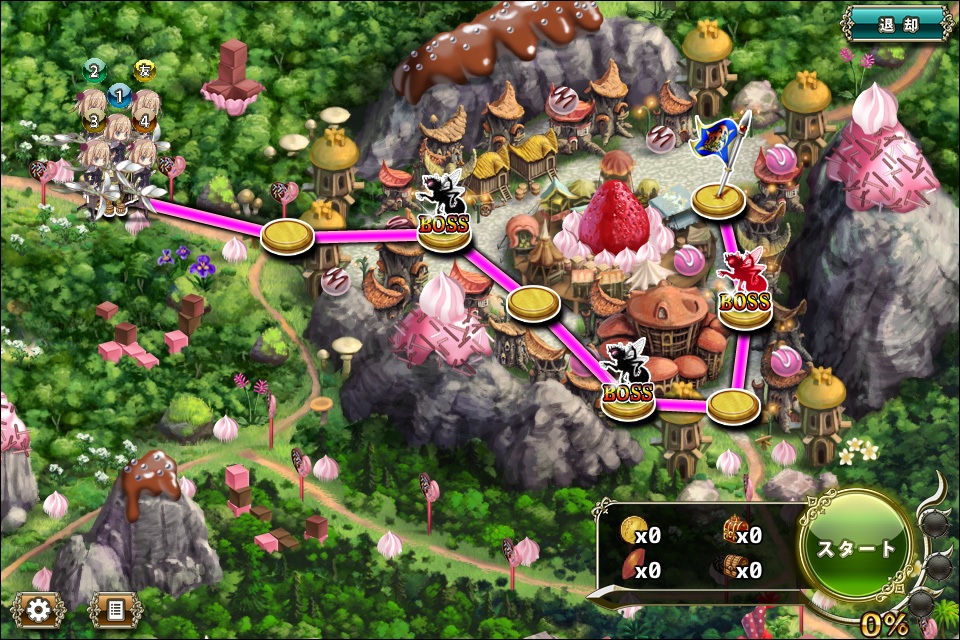
Task: Select the red BOSS stage node
Action: [x=745, y=303]
